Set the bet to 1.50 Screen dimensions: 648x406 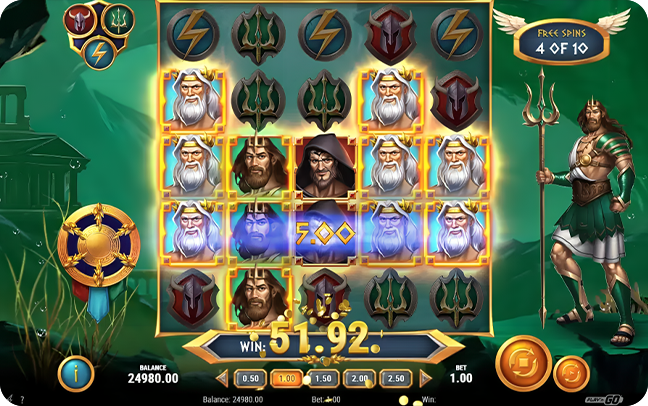point(322,379)
